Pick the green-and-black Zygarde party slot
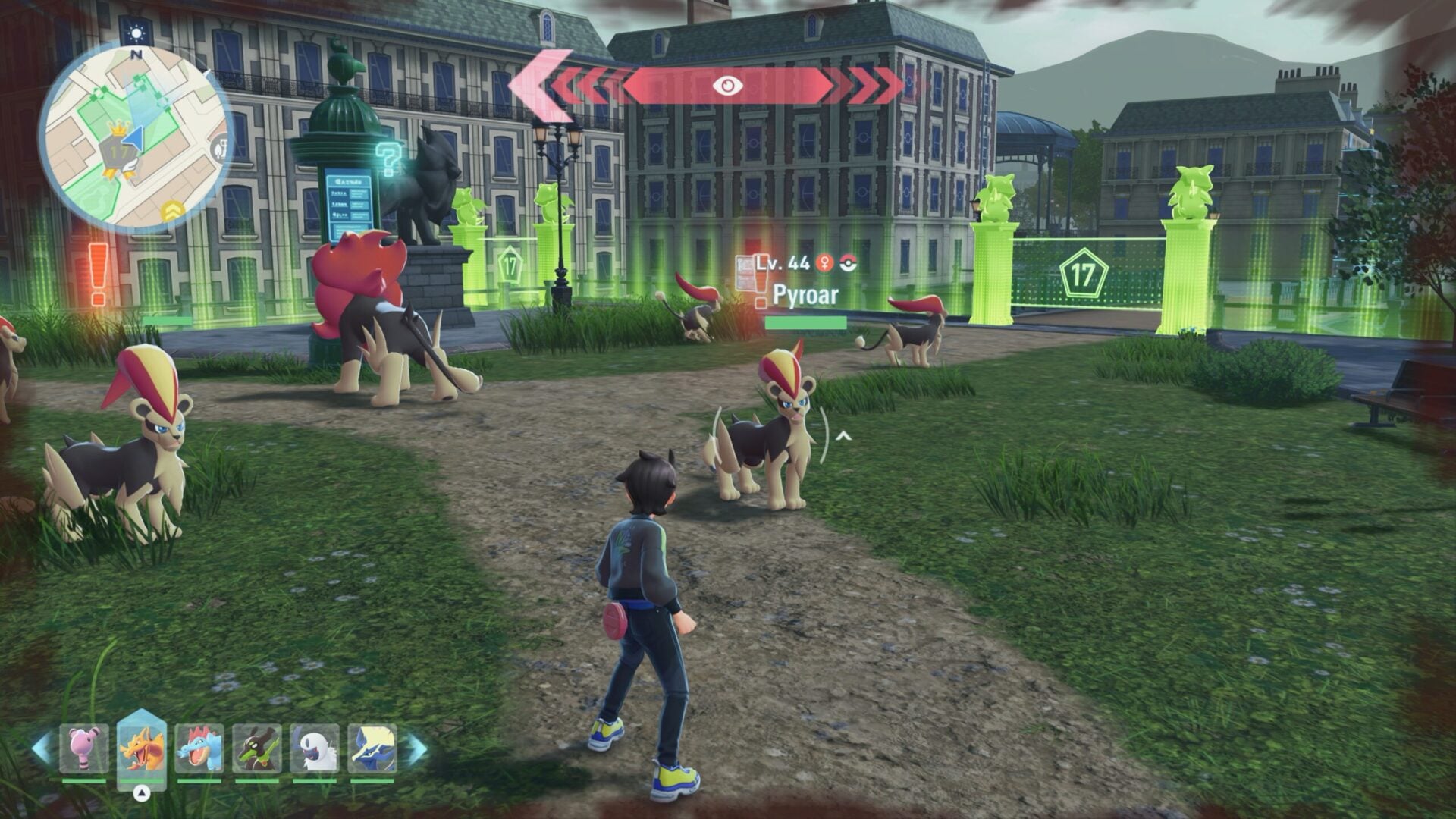Viewport: 1456px width, 819px height. [x=257, y=749]
